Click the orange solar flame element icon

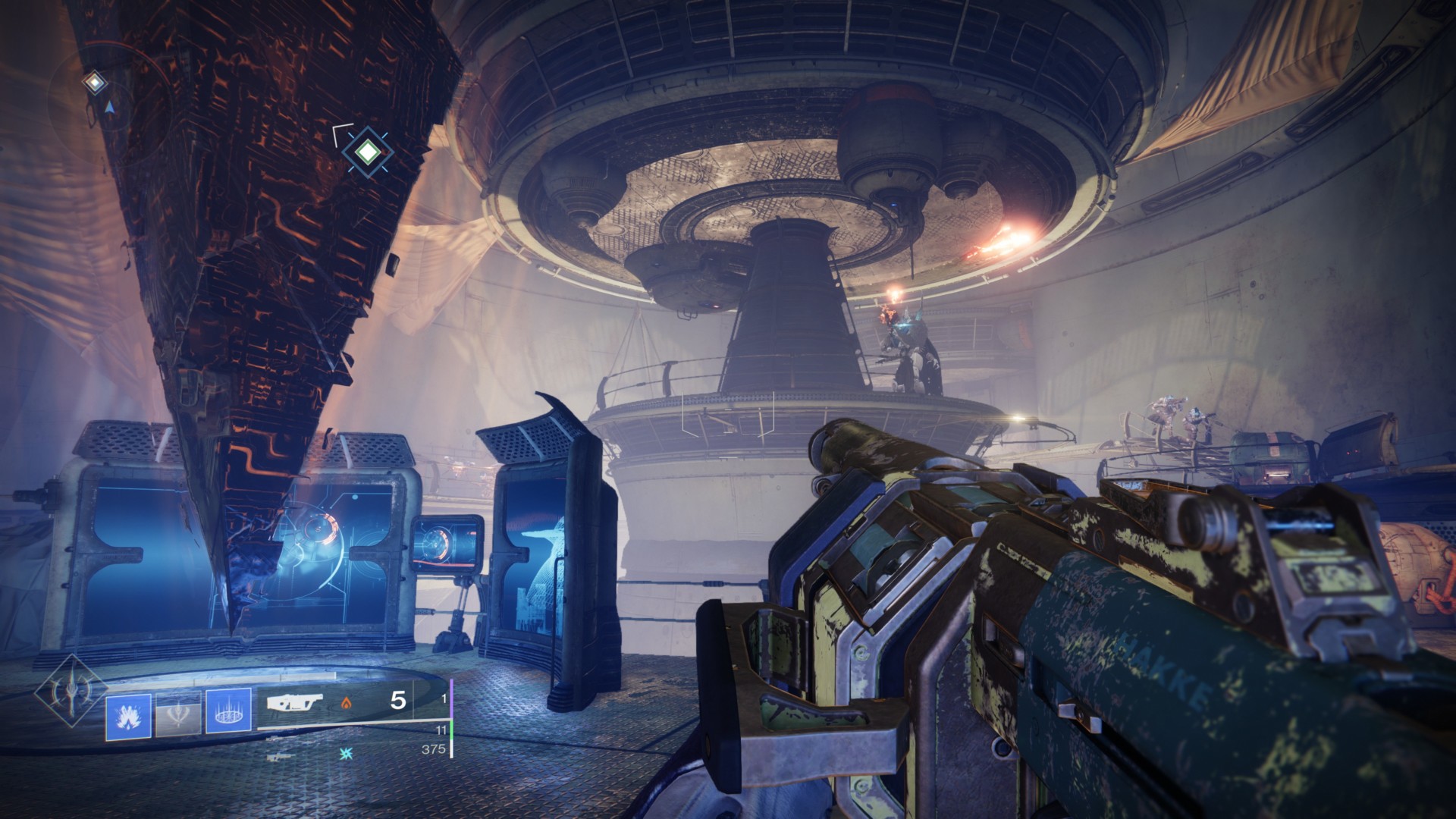pos(347,703)
